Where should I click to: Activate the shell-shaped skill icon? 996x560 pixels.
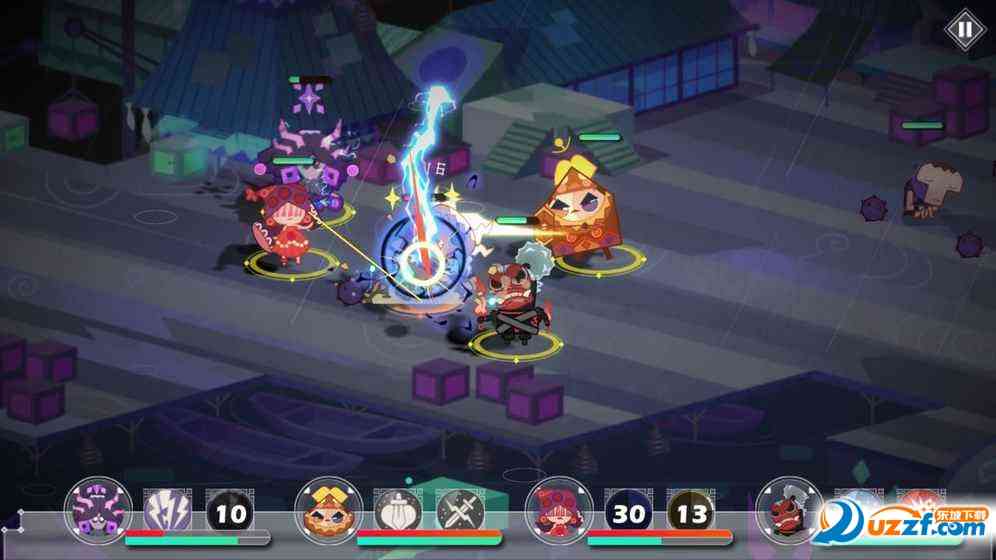(397, 514)
